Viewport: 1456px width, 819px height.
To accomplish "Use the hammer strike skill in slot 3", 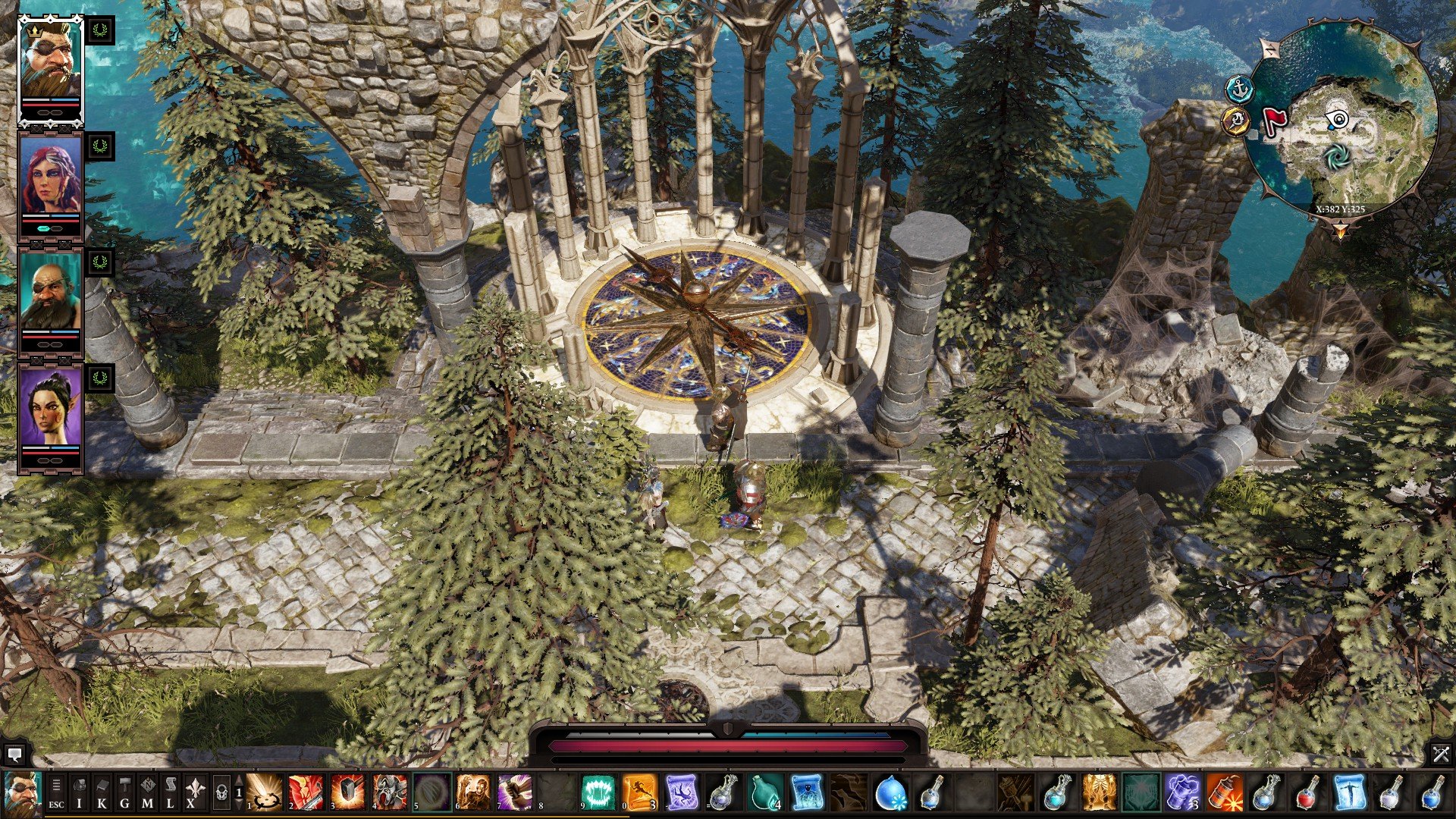I will pos(348,792).
